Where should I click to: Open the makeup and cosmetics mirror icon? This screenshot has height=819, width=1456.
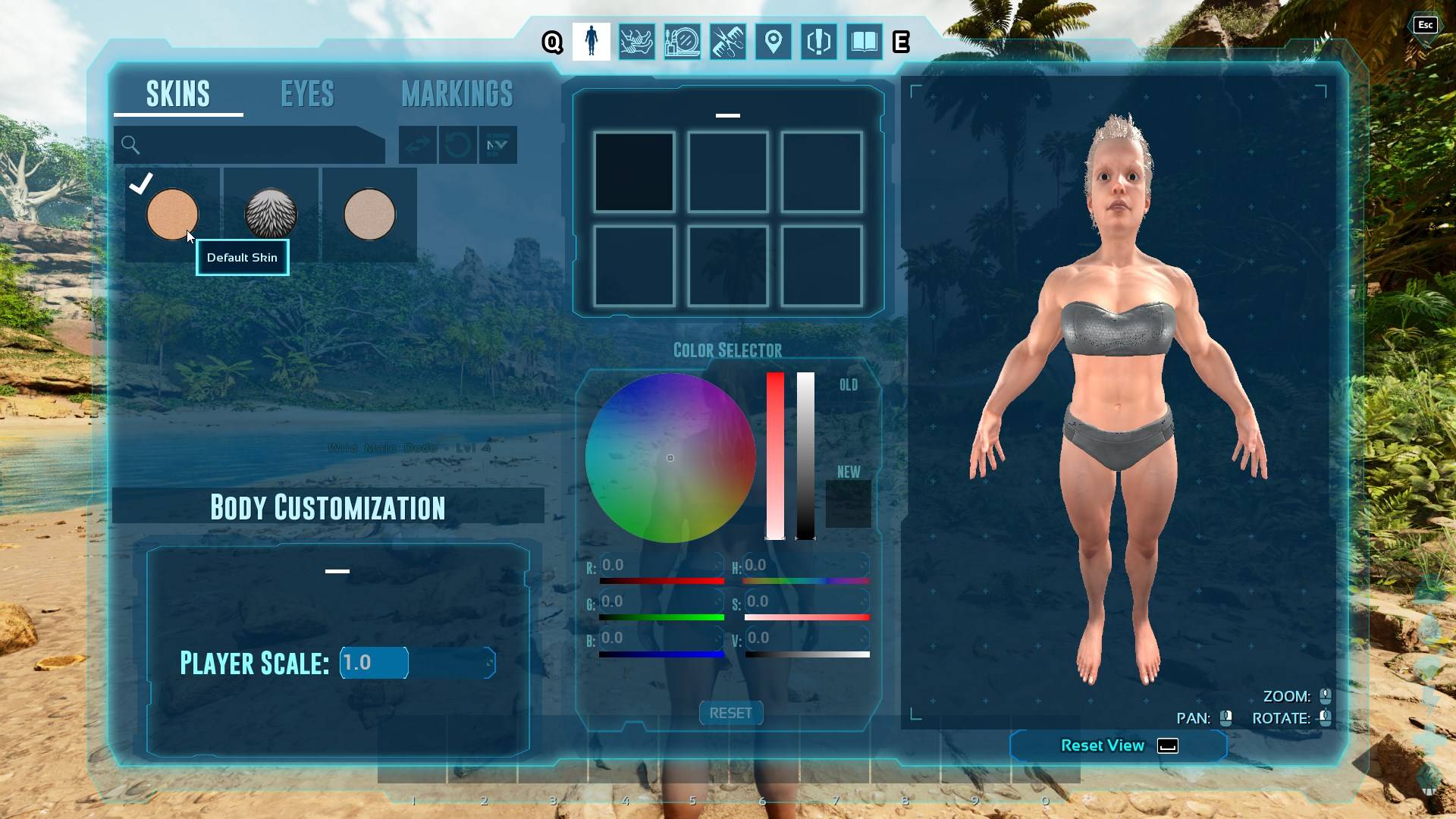point(682,42)
